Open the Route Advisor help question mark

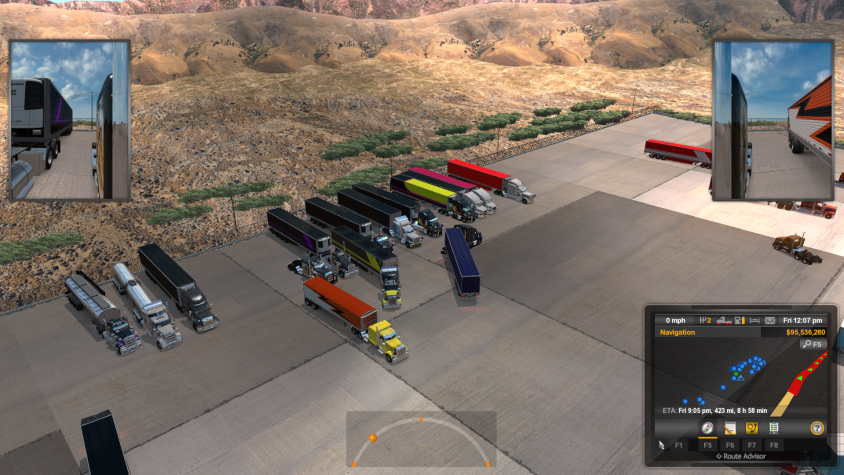click(817, 428)
